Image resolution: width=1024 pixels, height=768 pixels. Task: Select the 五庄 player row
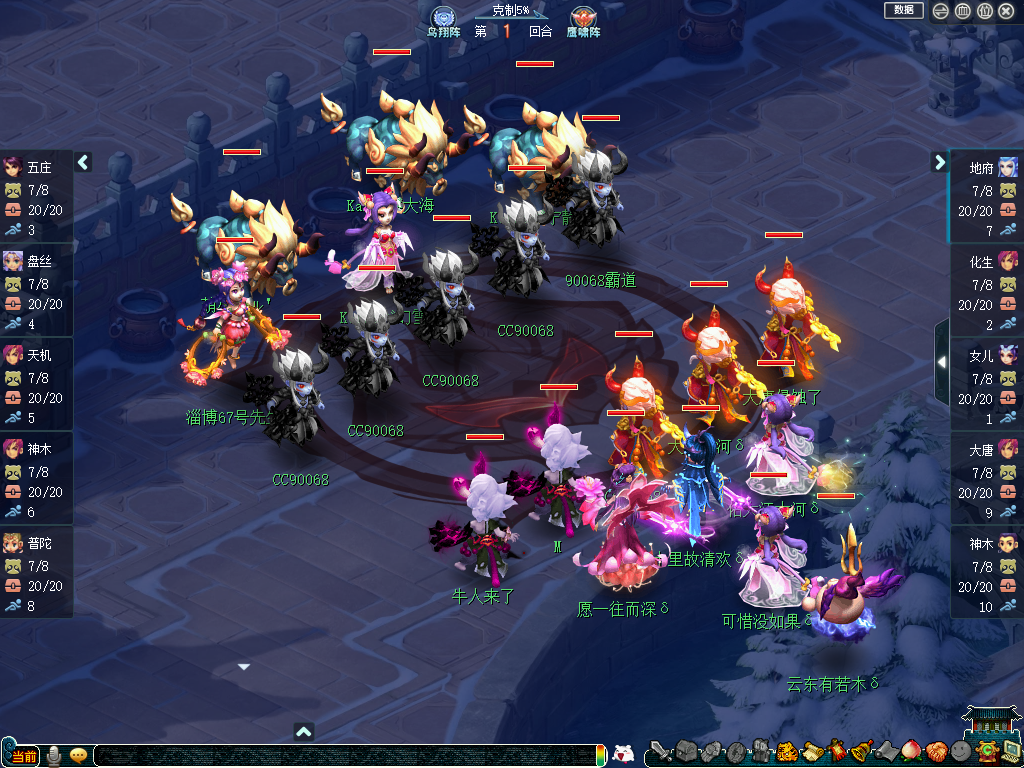click(x=37, y=197)
